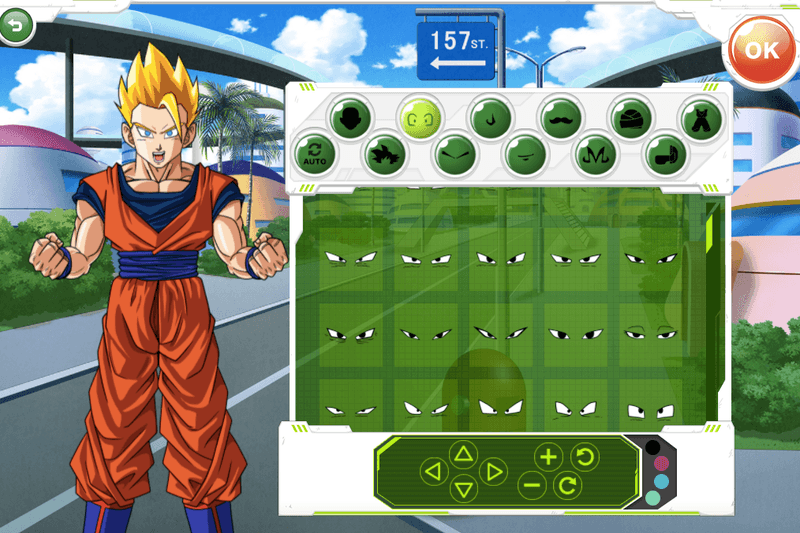Go back with the green arrow button
Image resolution: width=800 pixels, height=533 pixels.
15,26
